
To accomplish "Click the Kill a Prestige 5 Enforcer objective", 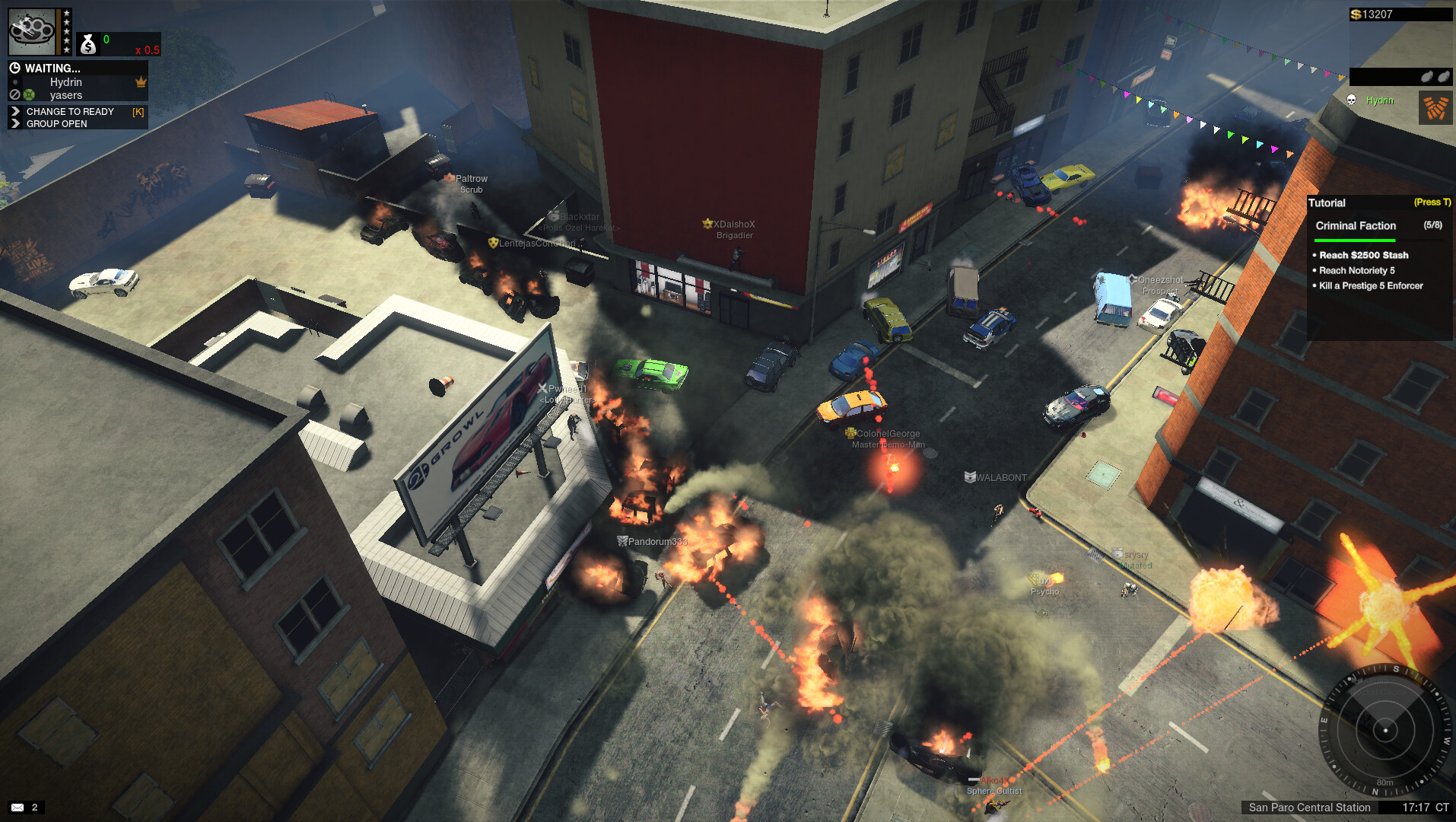I will [1371, 285].
